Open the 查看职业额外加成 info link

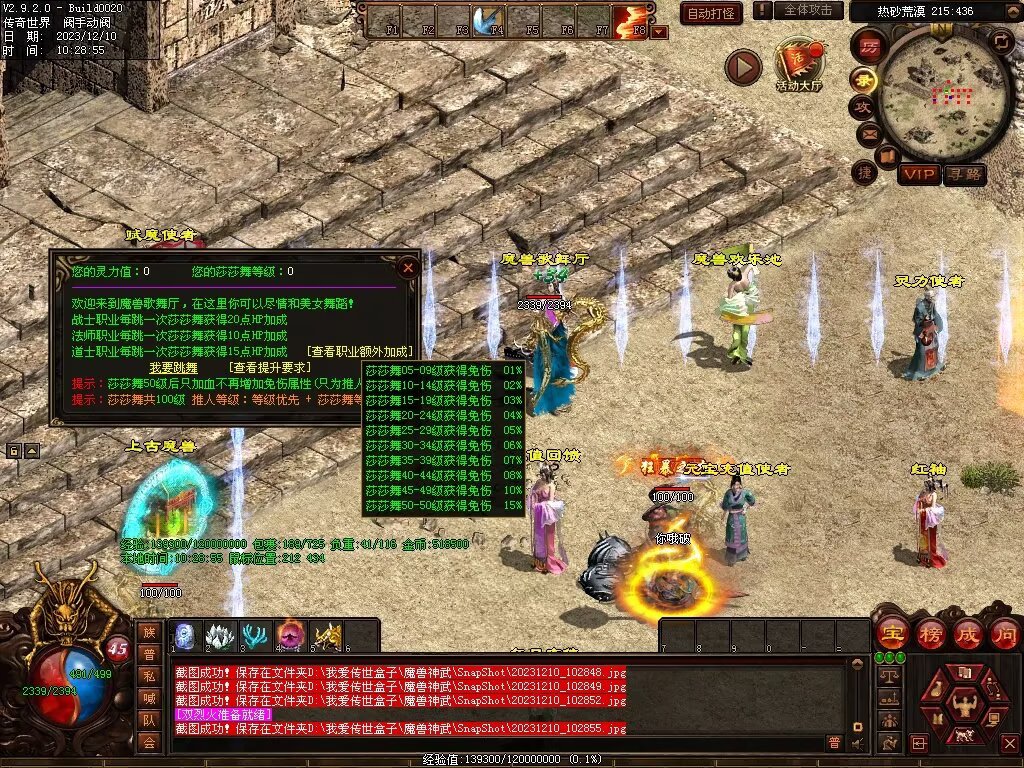(360, 351)
